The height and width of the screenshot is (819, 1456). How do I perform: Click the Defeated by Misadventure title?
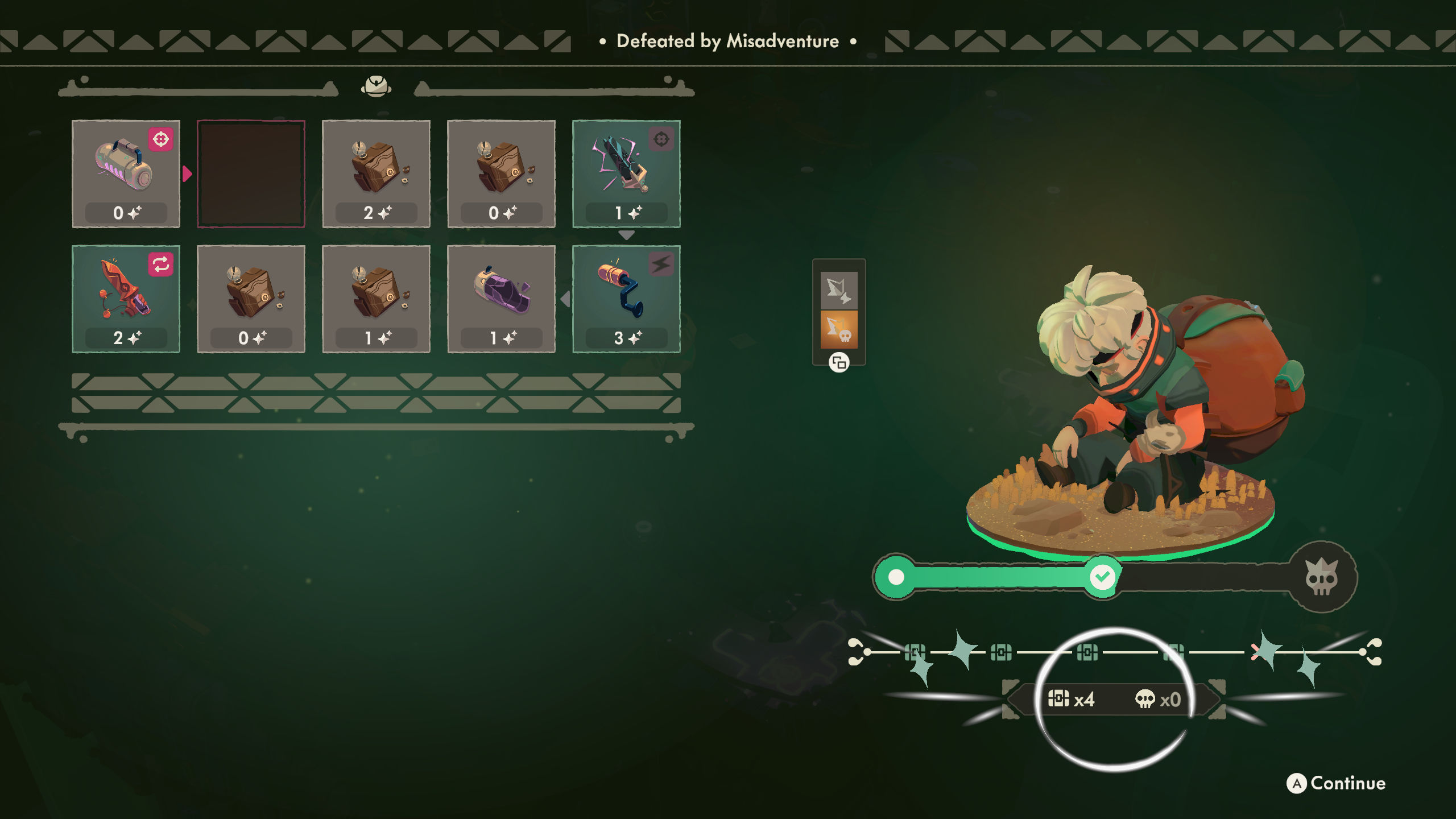[727, 41]
